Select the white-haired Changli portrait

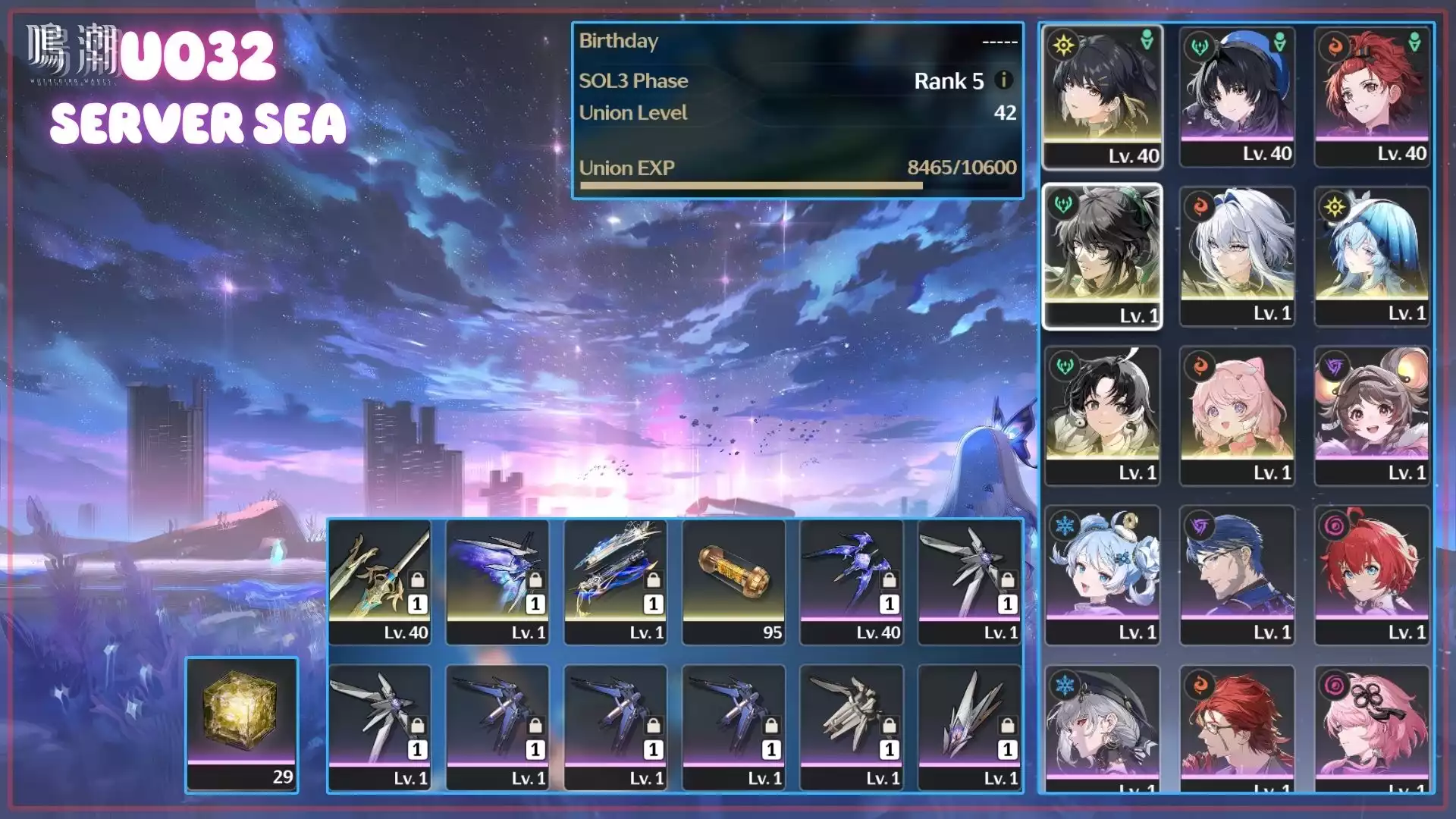pos(1237,256)
